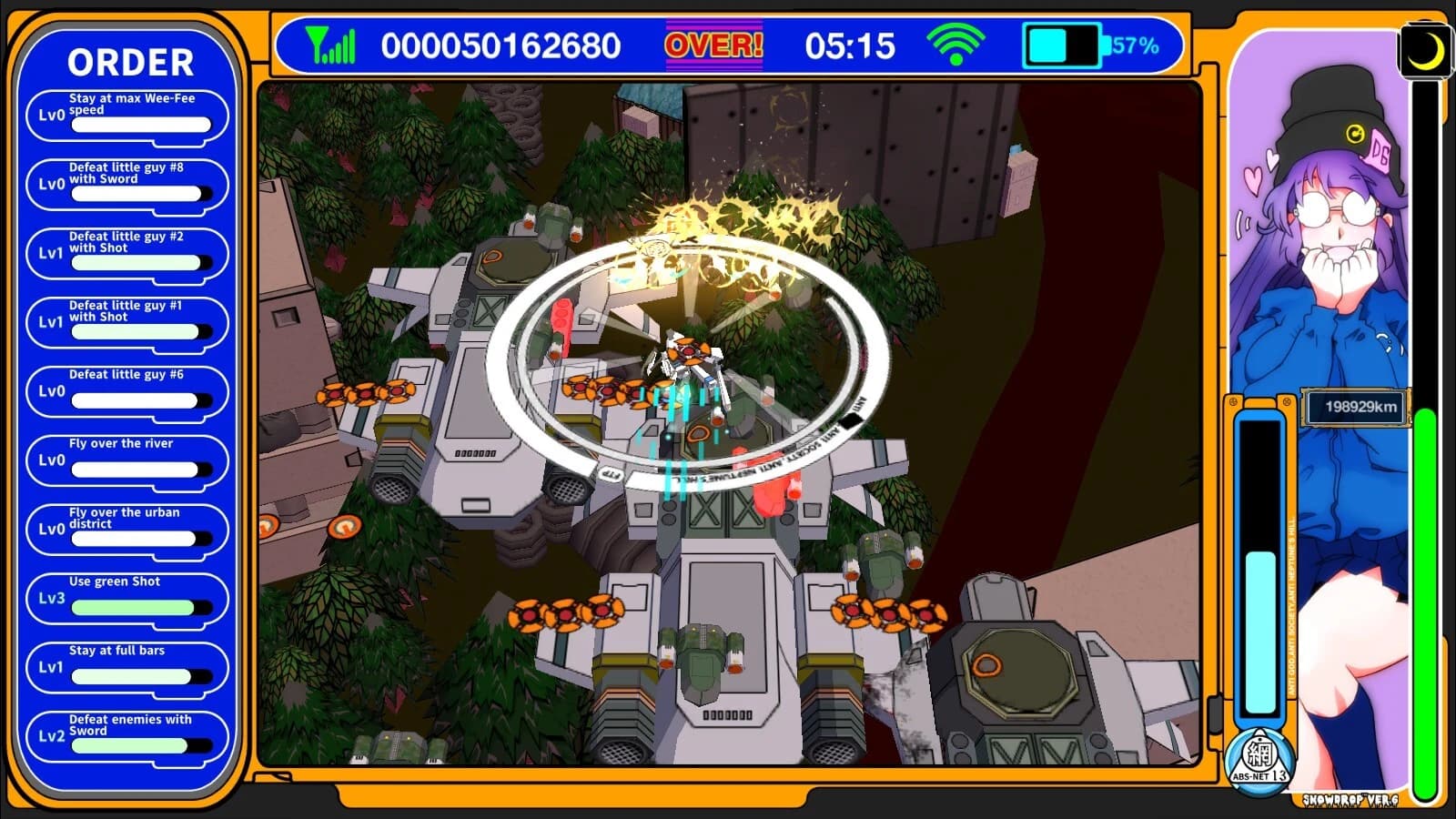Click the ORDER panel header
1456x819 pixels.
(x=130, y=62)
